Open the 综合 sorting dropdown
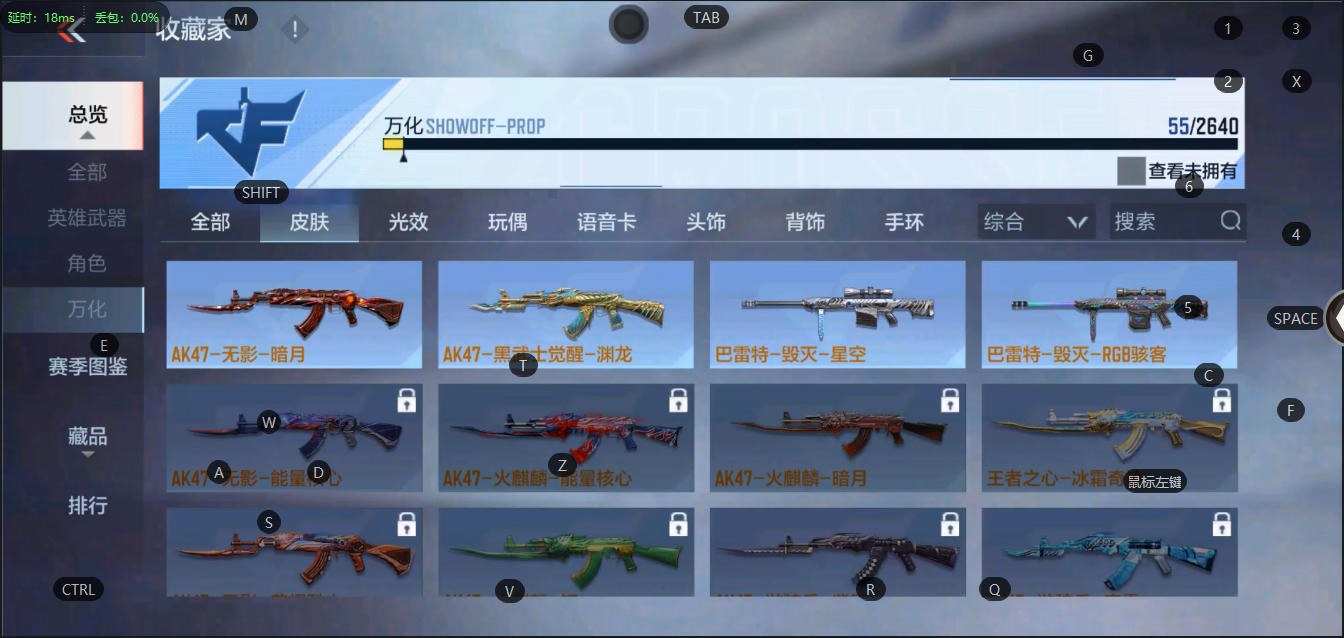 [1036, 222]
